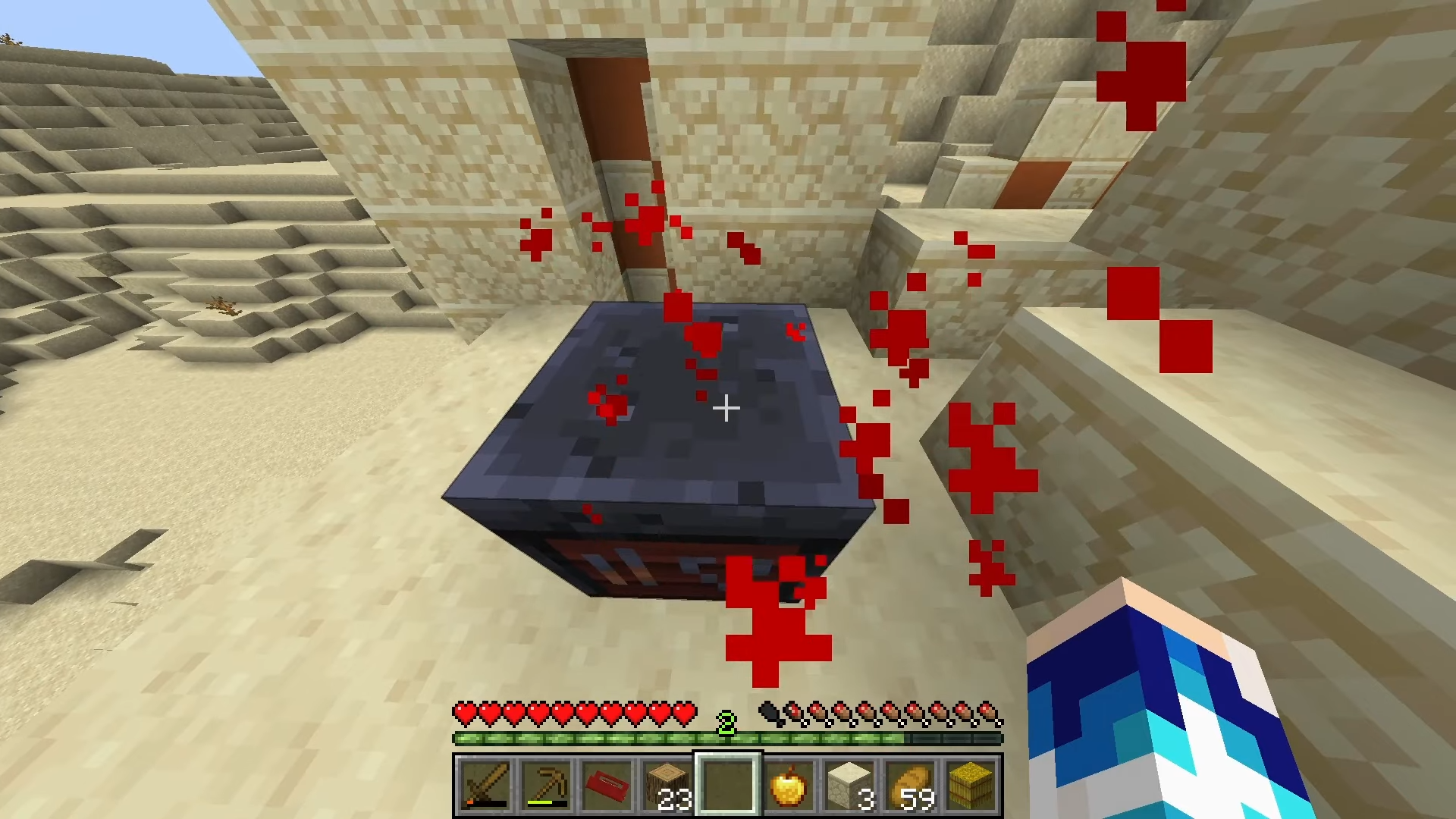
Task: Select the sandstone block stack of 3
Action: click(x=849, y=785)
